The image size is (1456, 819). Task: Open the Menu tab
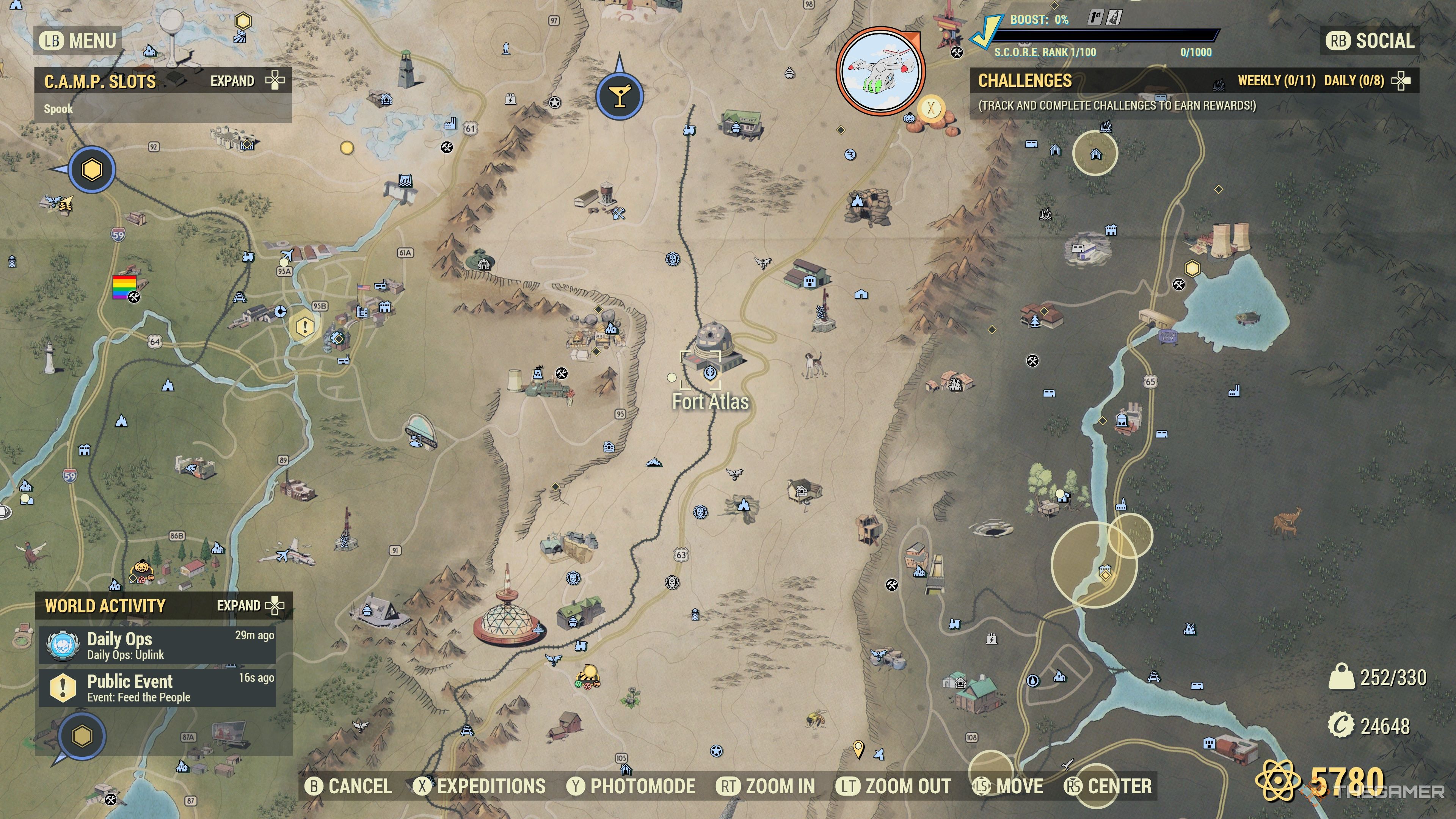pos(78,41)
